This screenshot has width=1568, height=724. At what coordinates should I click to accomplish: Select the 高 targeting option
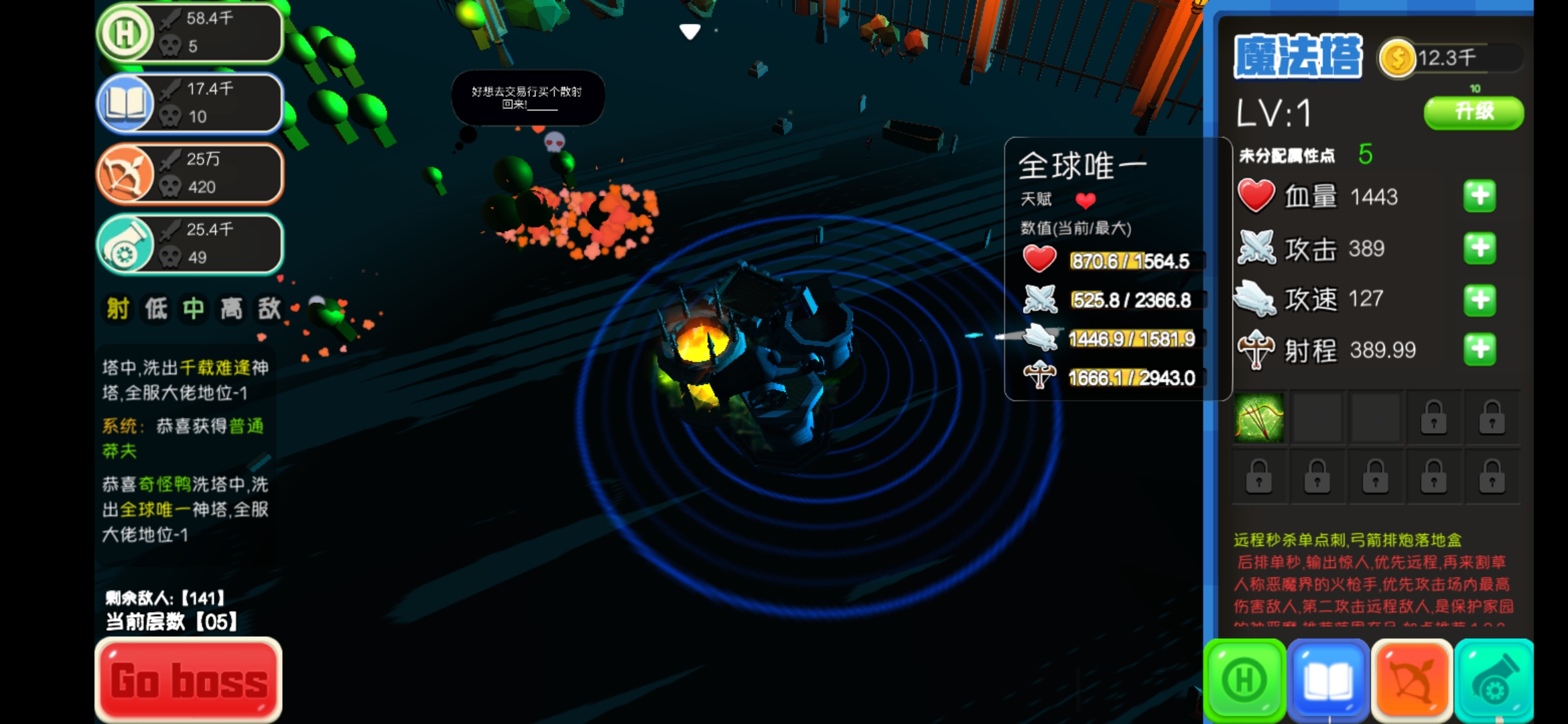[231, 309]
